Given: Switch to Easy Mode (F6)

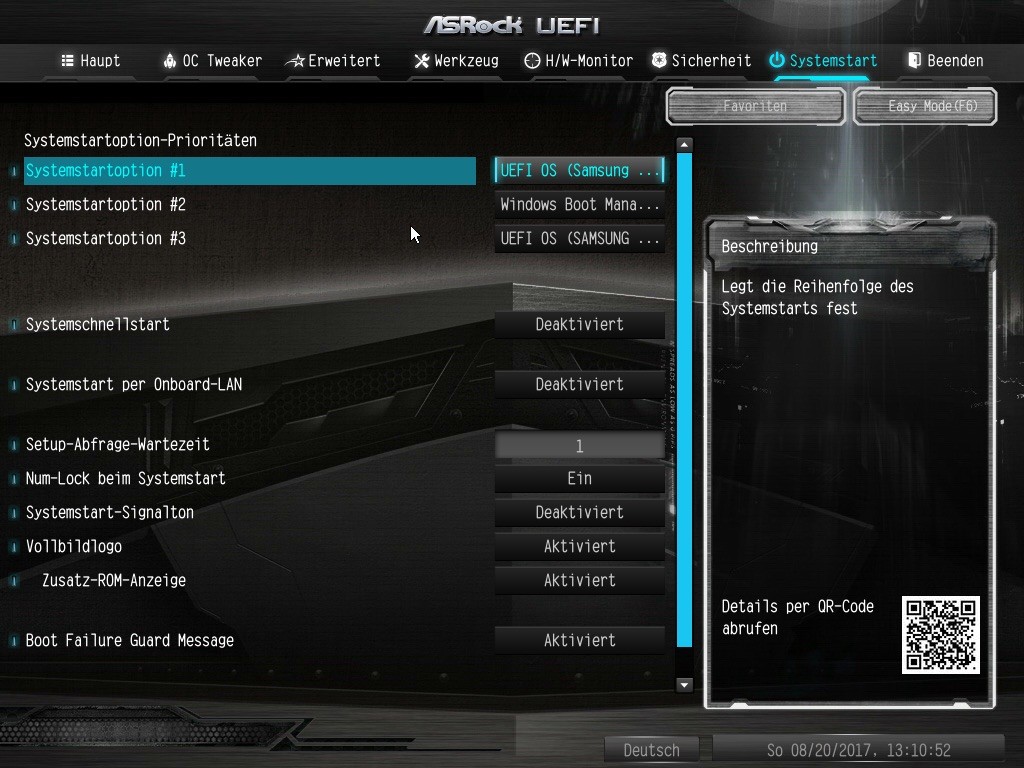Looking at the screenshot, I should tap(925, 106).
